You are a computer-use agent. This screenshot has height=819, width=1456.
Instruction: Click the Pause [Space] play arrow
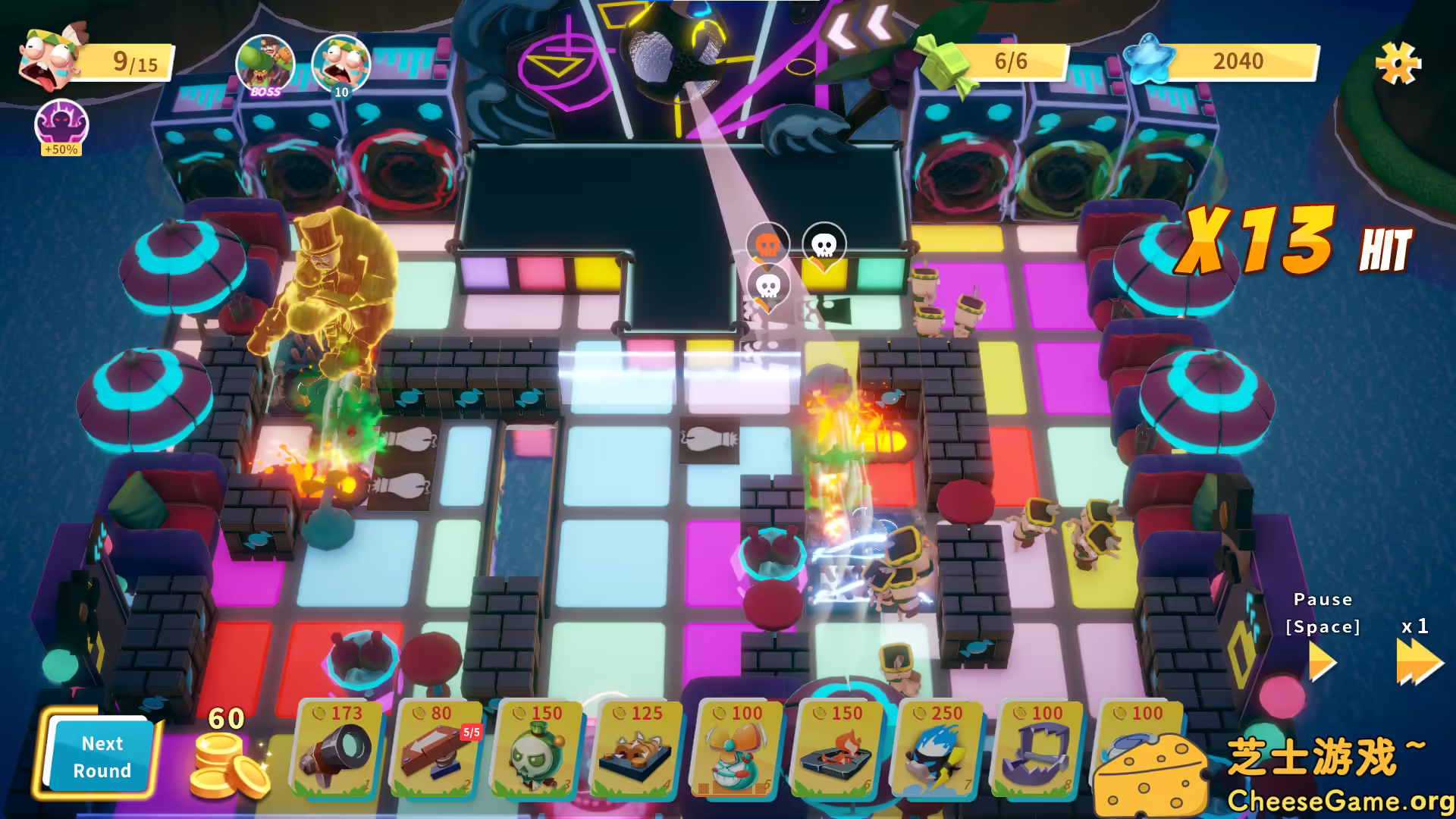click(x=1323, y=660)
